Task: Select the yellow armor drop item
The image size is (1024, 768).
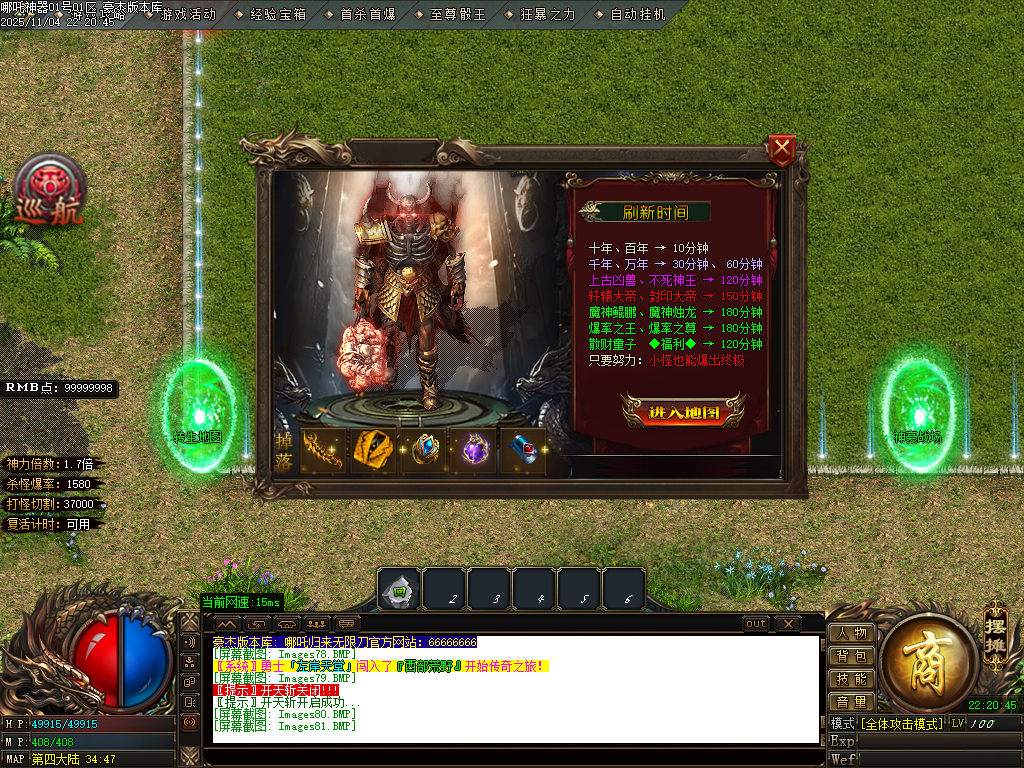Action: (373, 451)
